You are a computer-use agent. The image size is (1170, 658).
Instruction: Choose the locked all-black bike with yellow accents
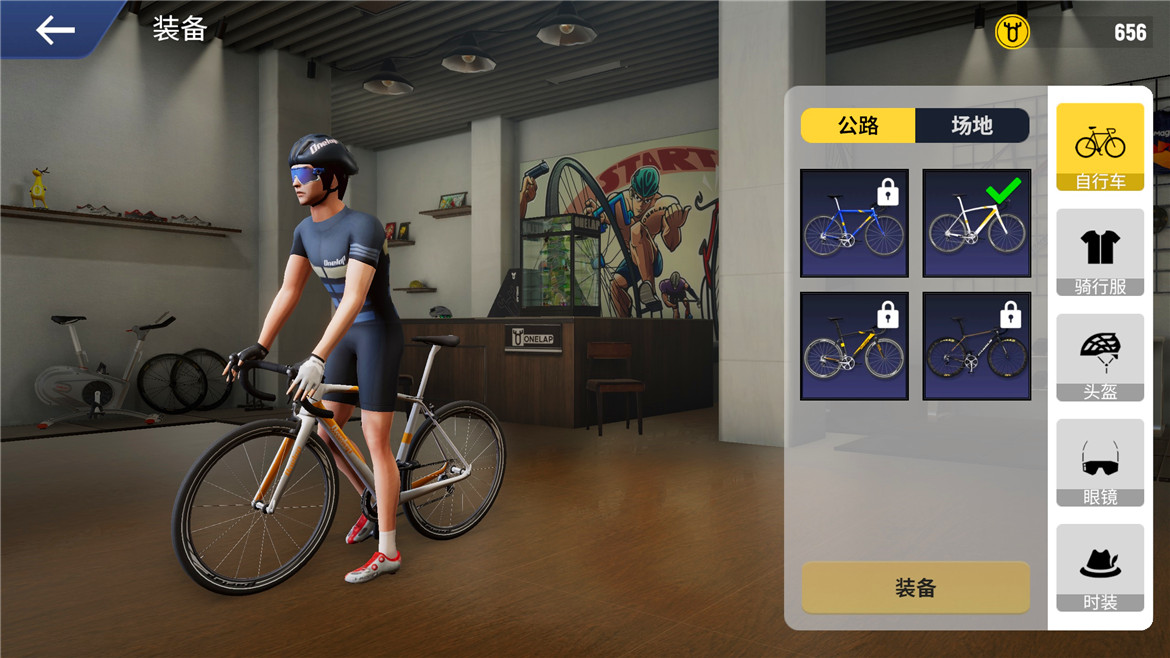pos(976,346)
